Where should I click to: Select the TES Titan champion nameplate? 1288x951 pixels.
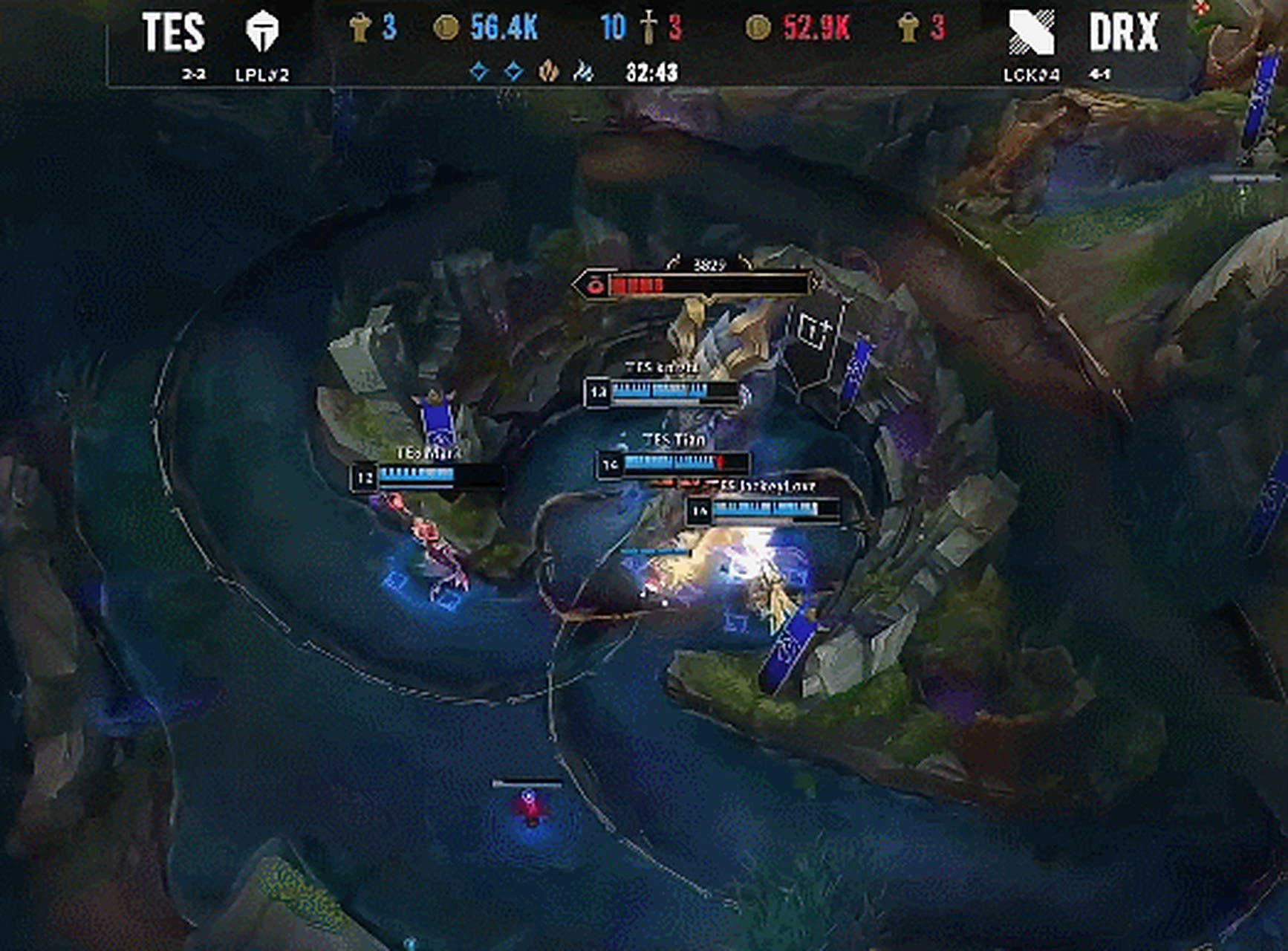point(674,441)
